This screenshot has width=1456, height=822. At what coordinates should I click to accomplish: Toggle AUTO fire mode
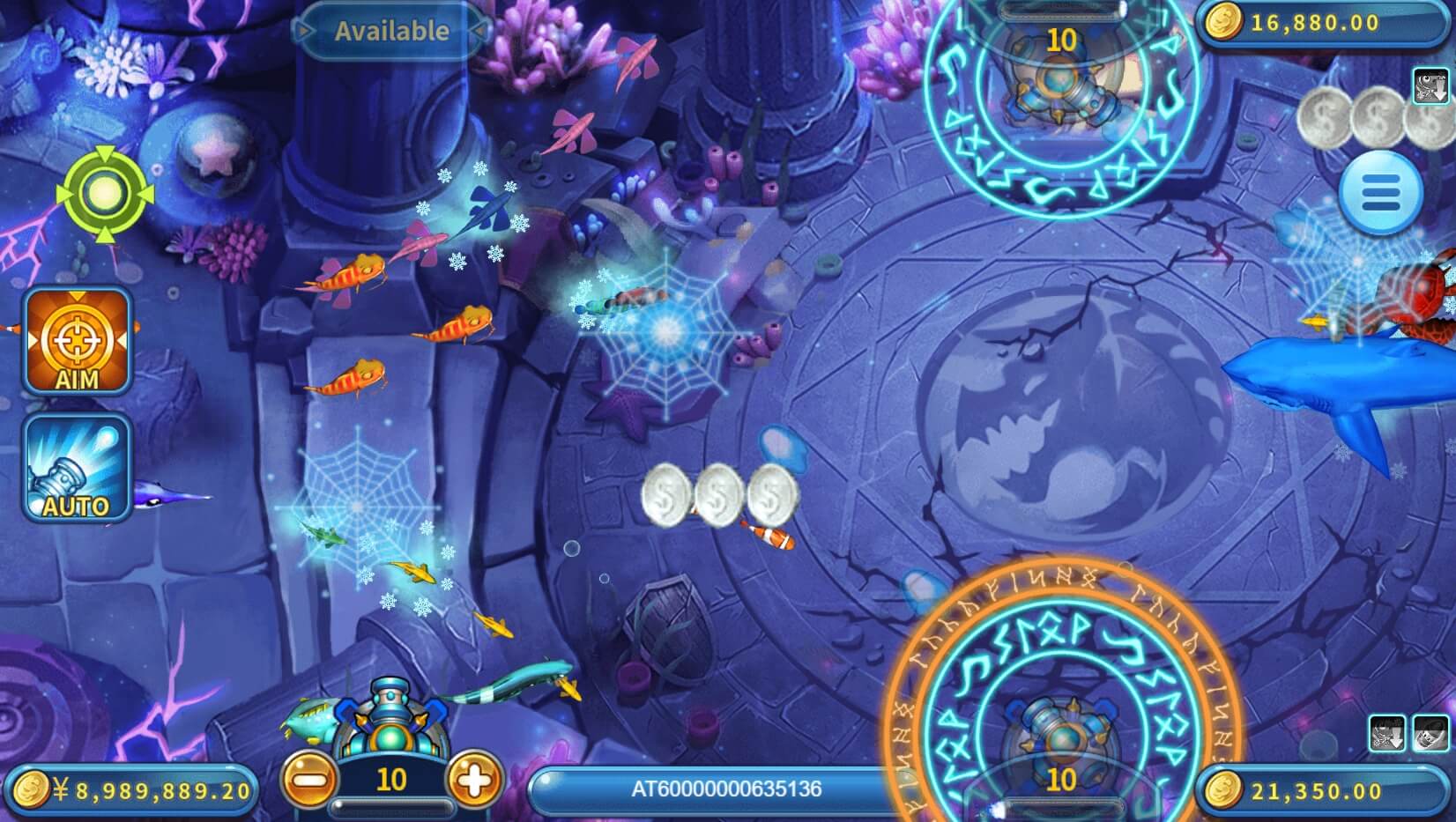(x=77, y=469)
